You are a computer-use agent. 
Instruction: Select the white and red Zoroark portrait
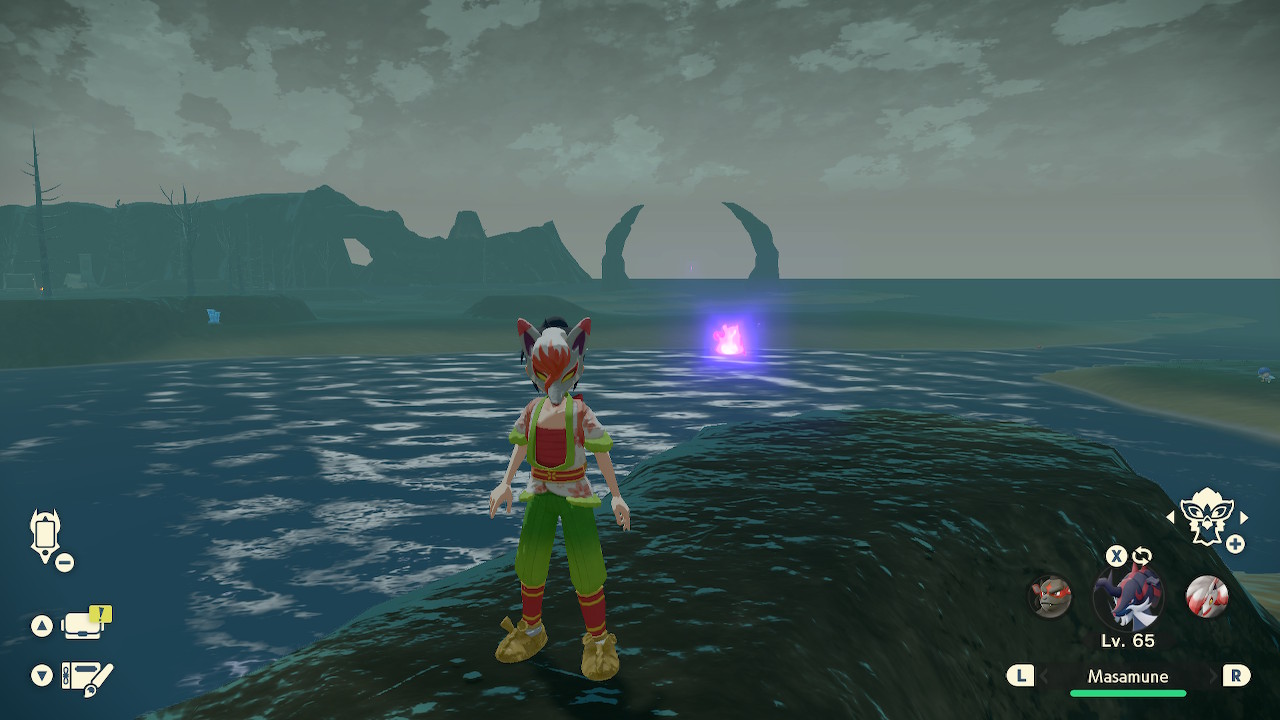coord(1206,596)
